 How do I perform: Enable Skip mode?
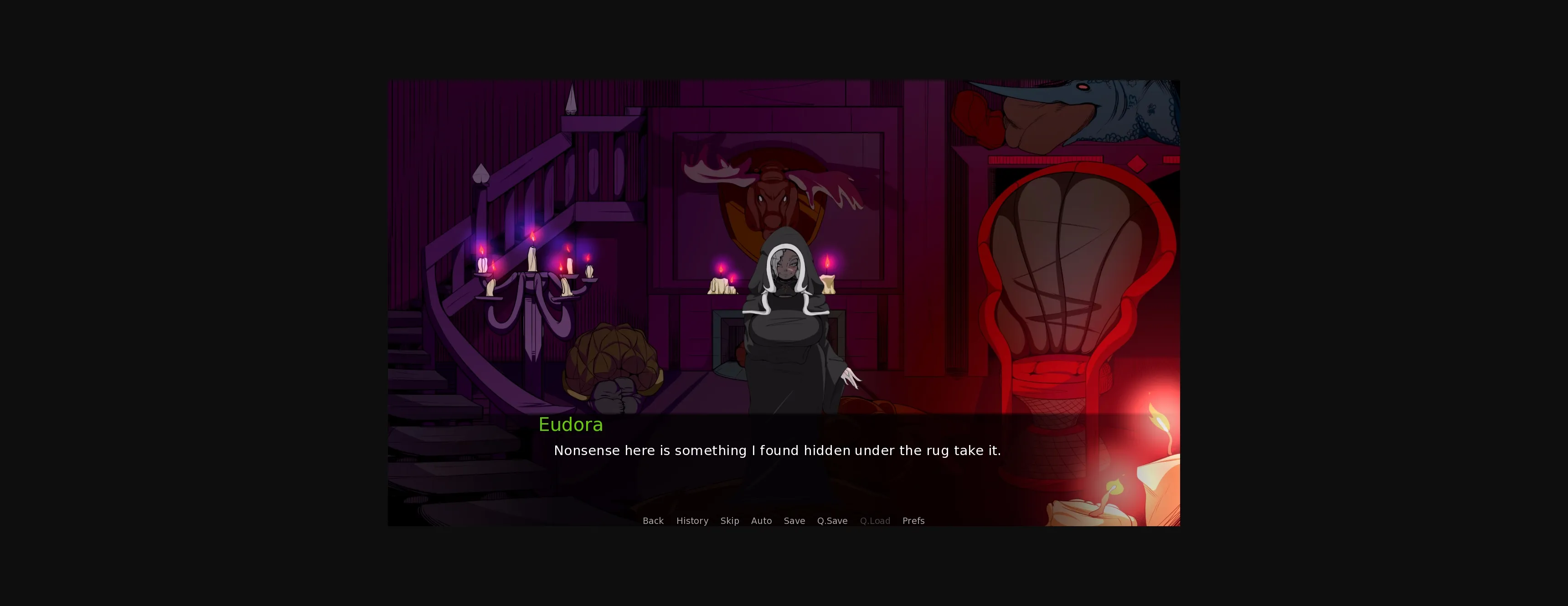tap(729, 521)
